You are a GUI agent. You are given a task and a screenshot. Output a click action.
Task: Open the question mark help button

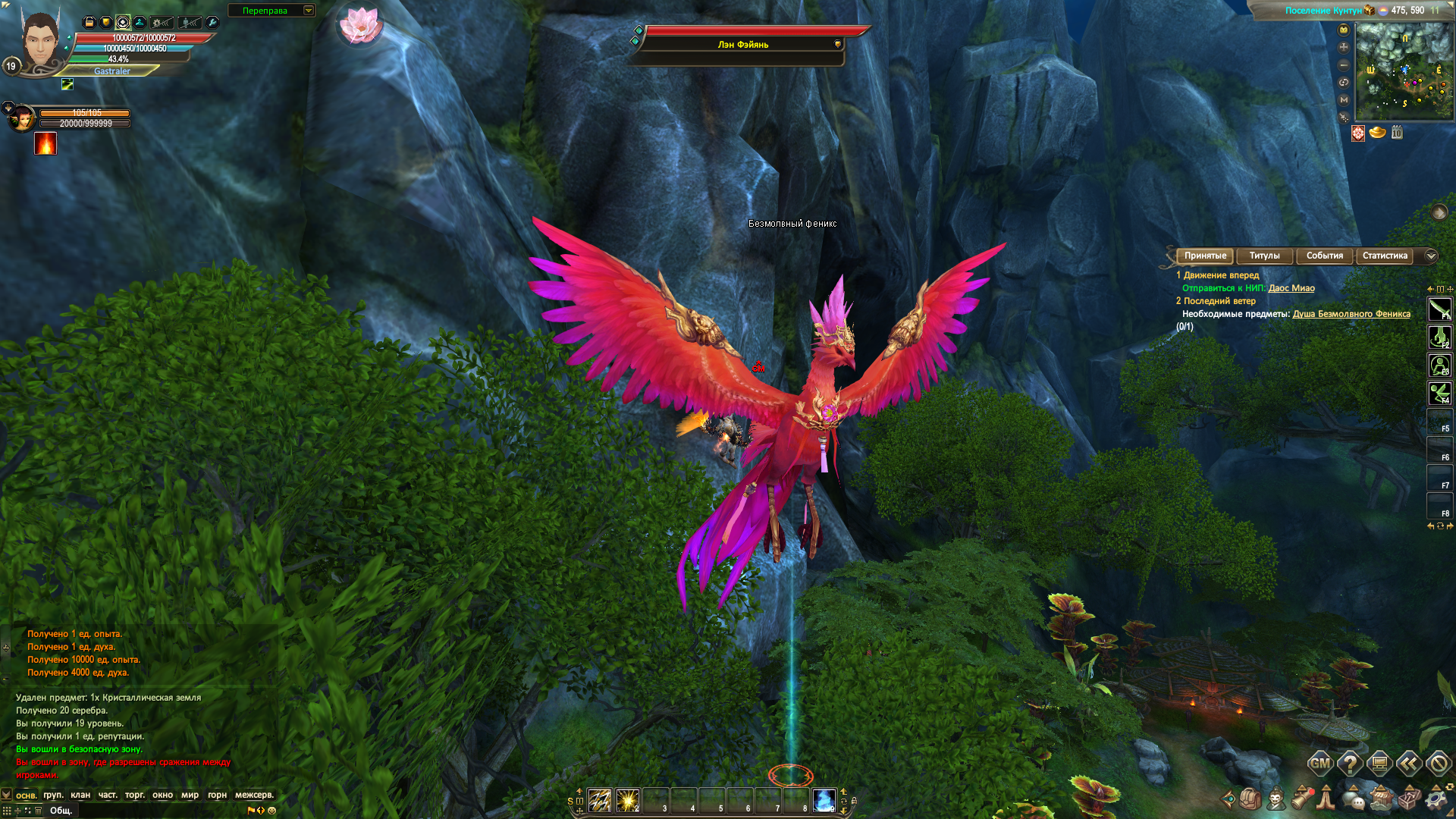(1350, 764)
